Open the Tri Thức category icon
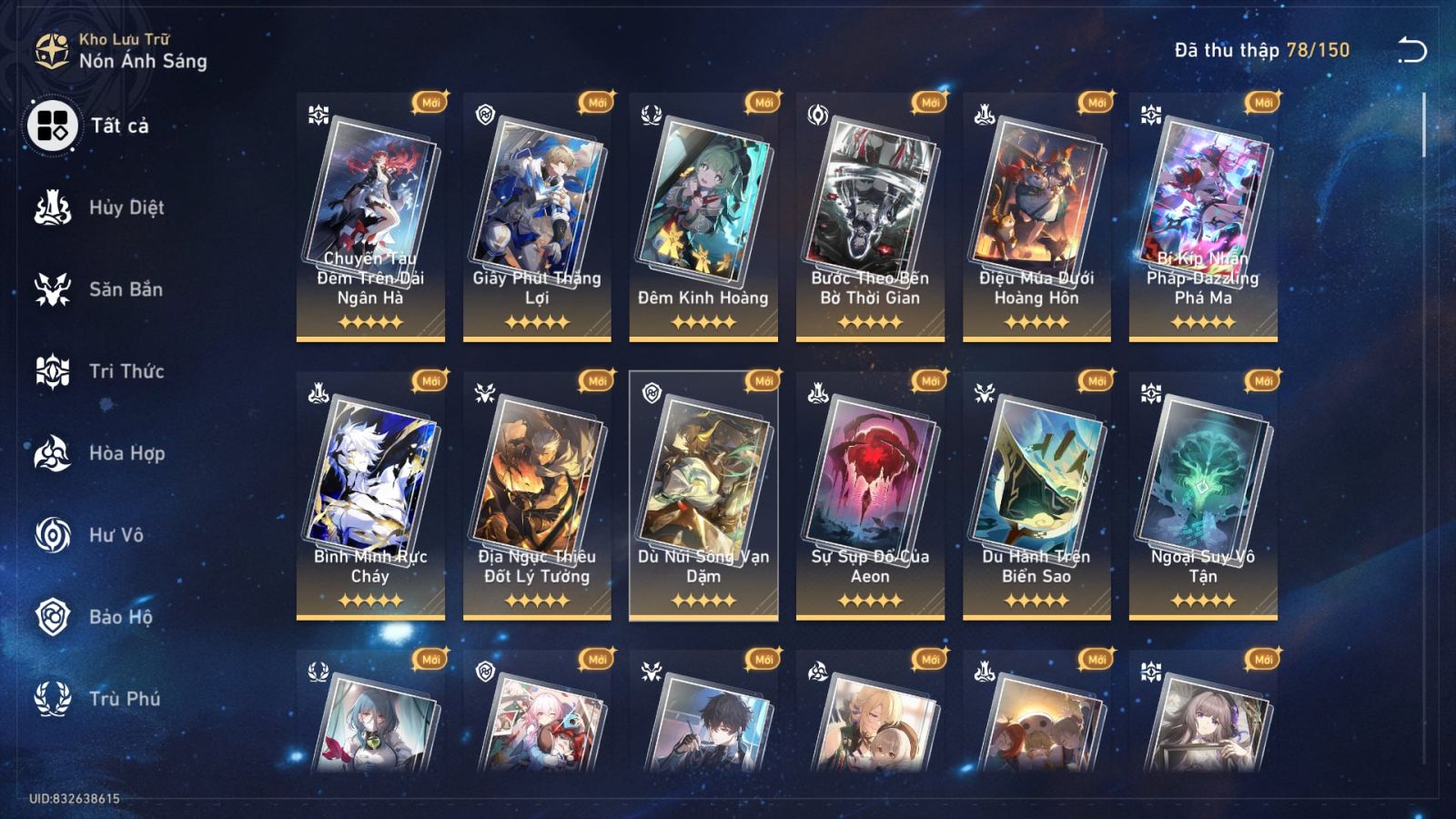This screenshot has width=1456, height=819. pos(53,370)
